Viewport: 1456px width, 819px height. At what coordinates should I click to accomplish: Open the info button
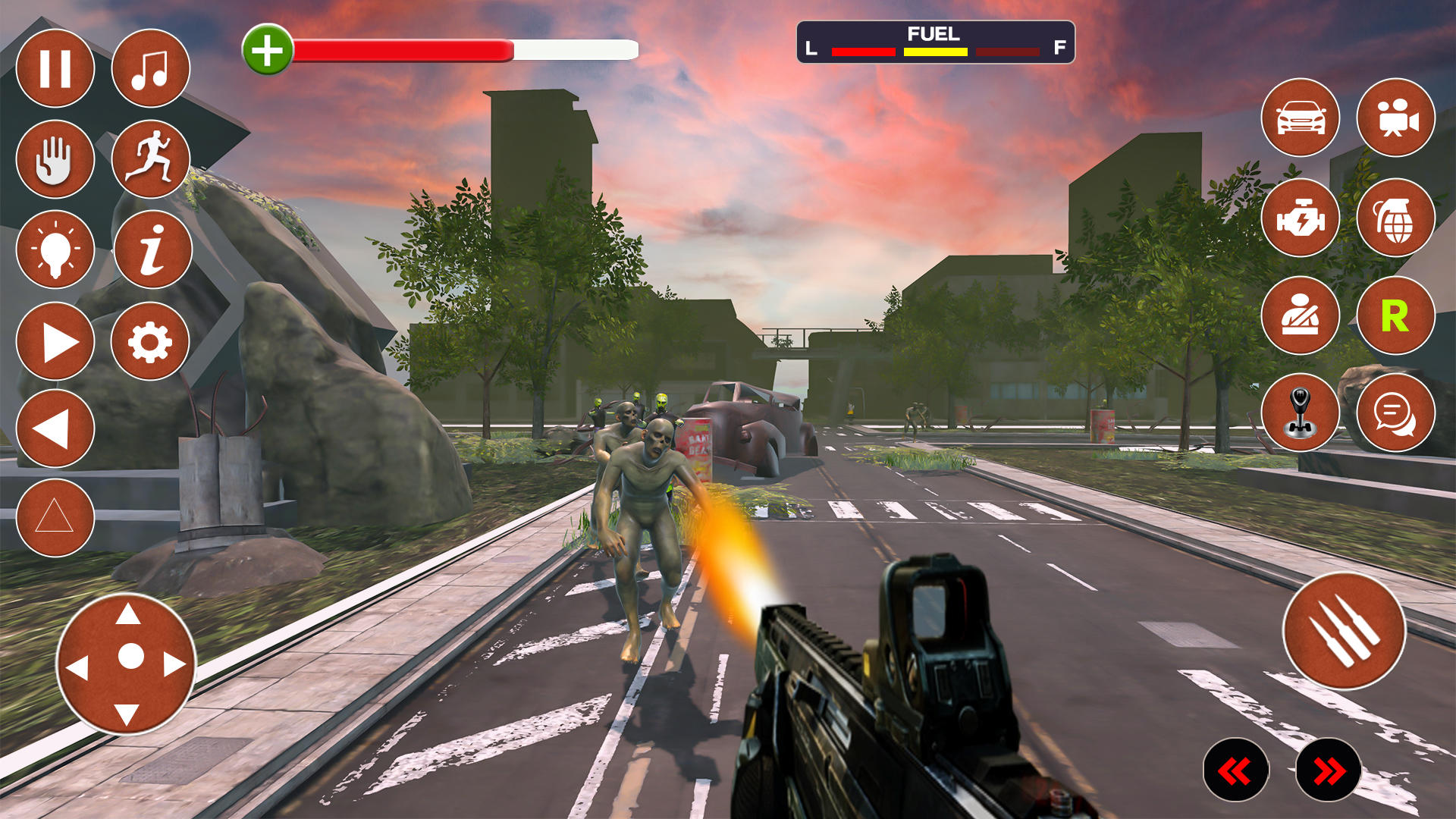tap(152, 249)
